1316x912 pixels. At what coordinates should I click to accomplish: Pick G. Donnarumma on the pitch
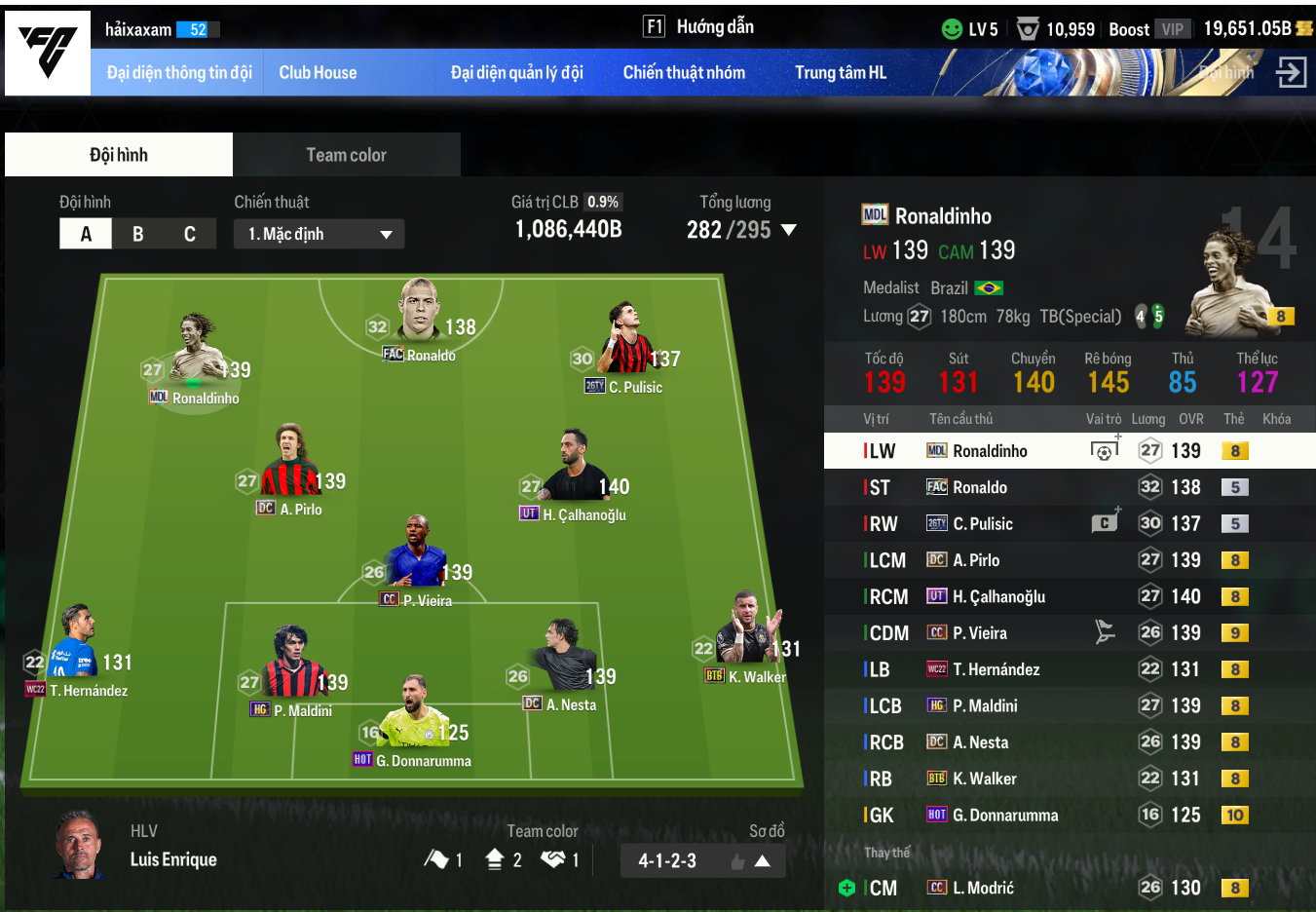pos(414,726)
